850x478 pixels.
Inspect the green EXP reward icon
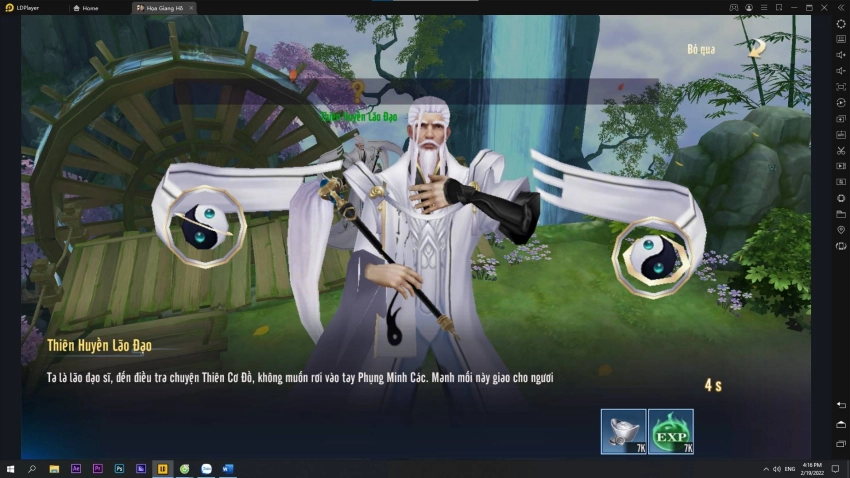670,431
